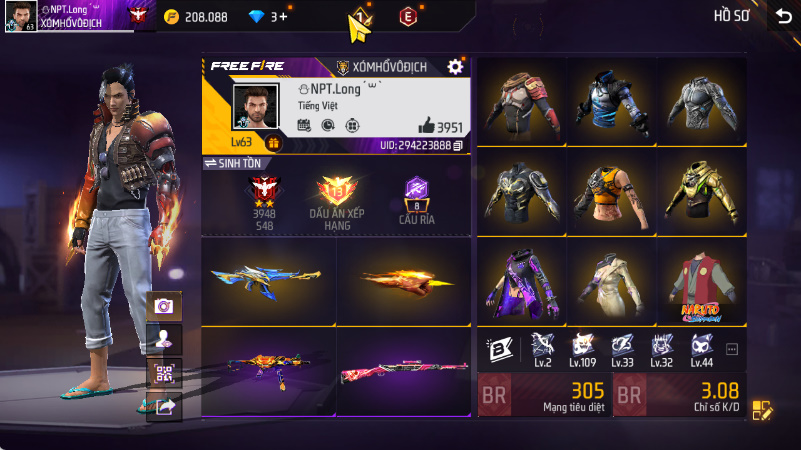Switch the Sinh Tồn mode selector
This screenshot has height=450, width=801.
[232, 163]
